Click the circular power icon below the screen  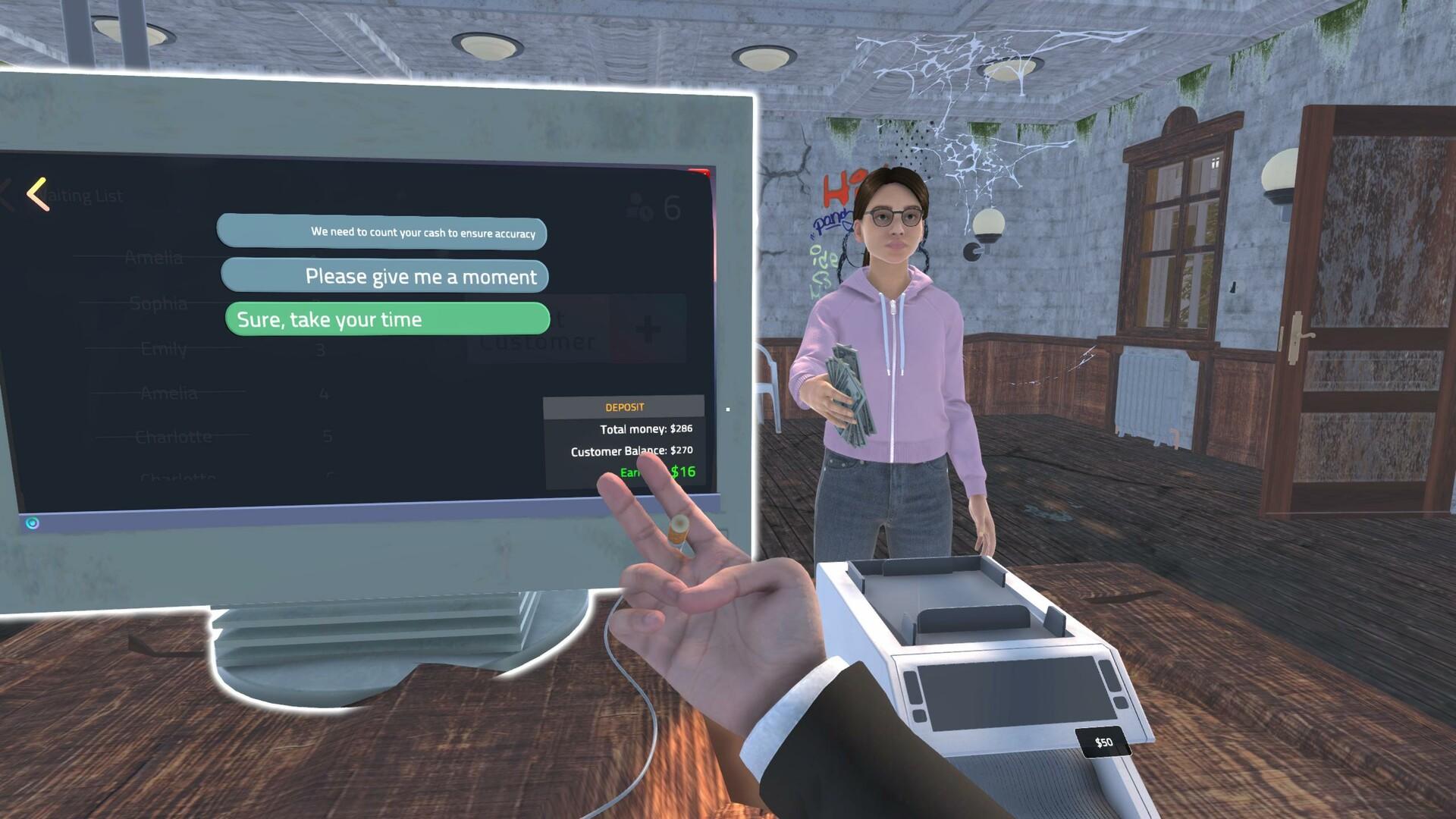coord(31,522)
